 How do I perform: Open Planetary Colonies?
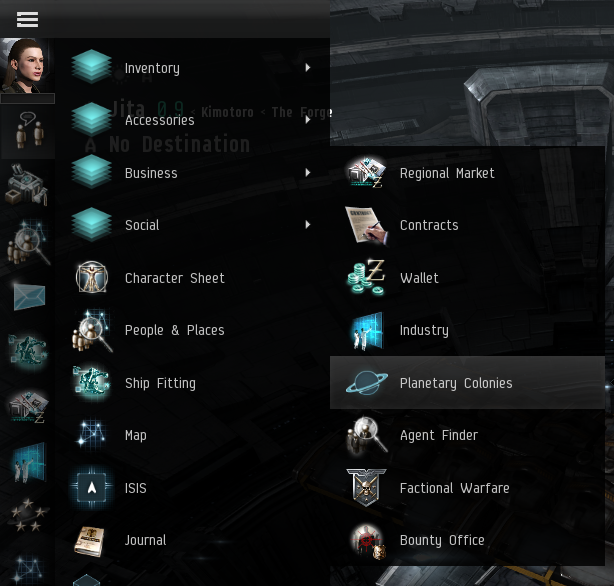[455, 383]
